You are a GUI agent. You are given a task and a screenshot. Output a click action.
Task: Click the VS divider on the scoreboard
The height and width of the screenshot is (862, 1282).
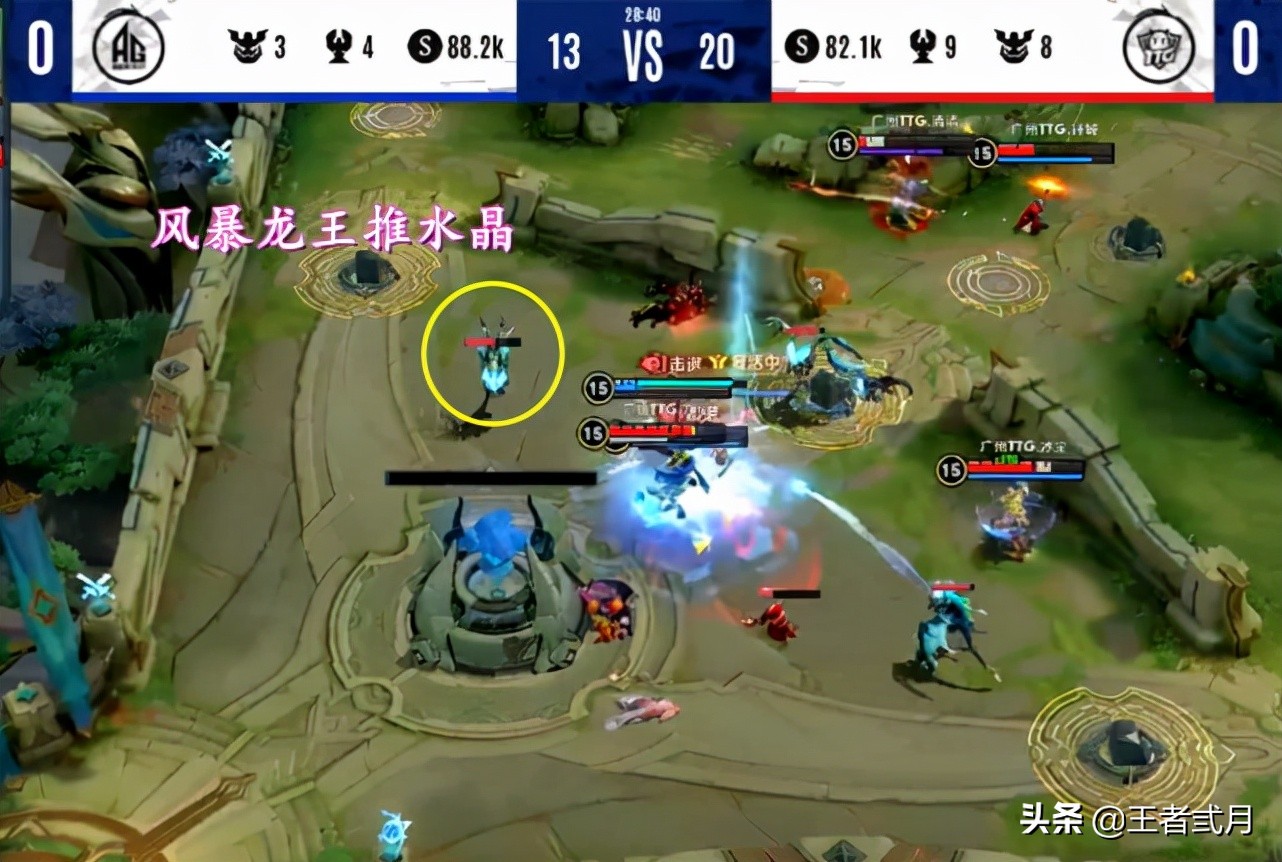643,55
